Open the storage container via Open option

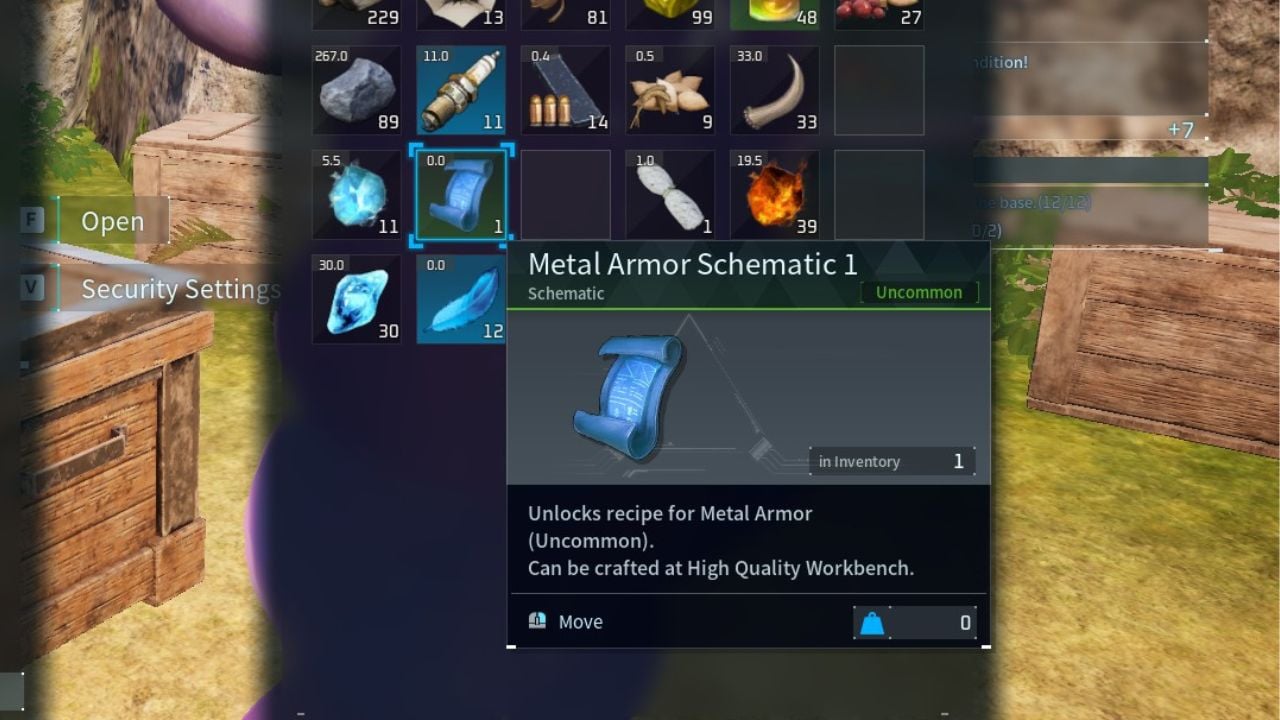click(113, 222)
